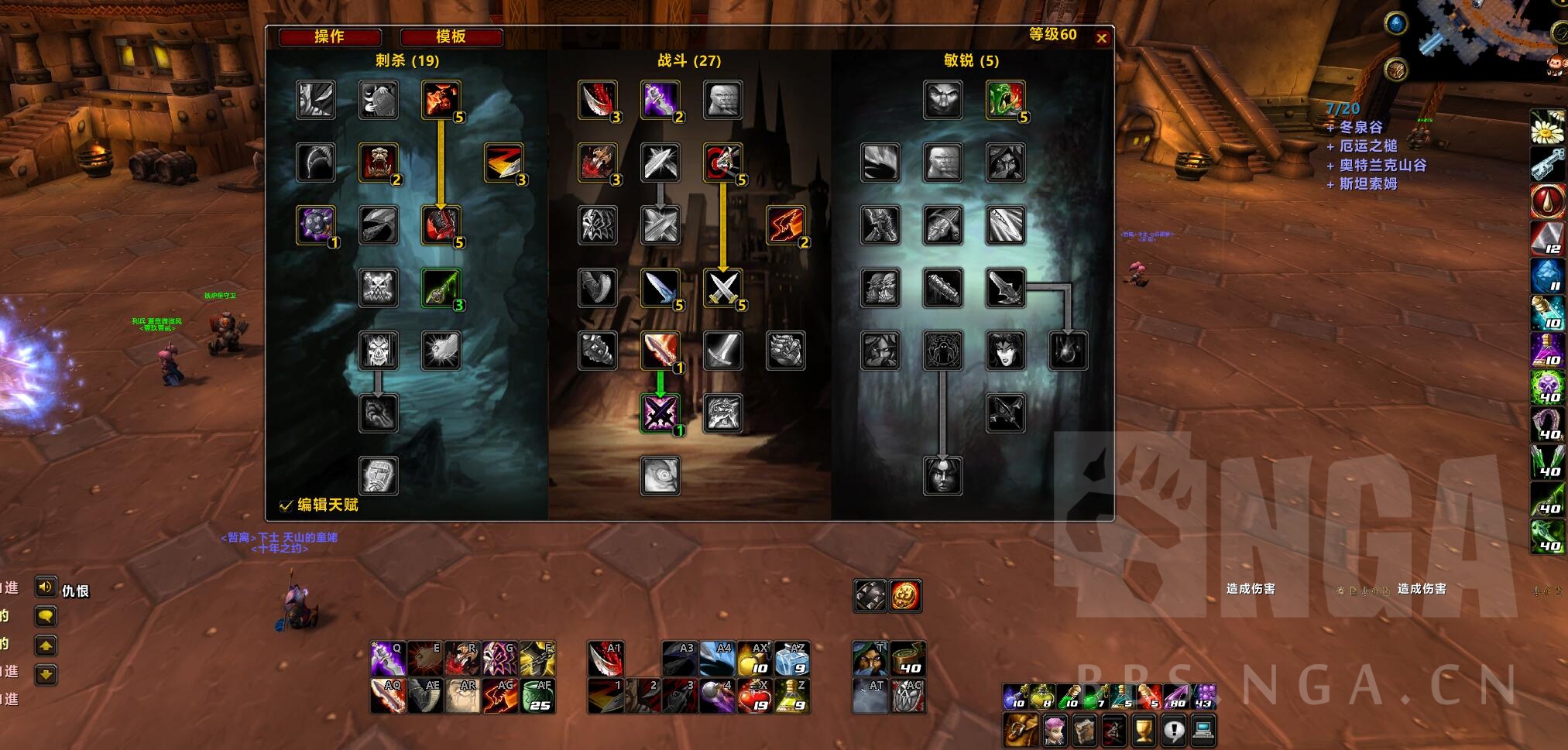
Task: Open the help question mark button
Action: [1174, 729]
